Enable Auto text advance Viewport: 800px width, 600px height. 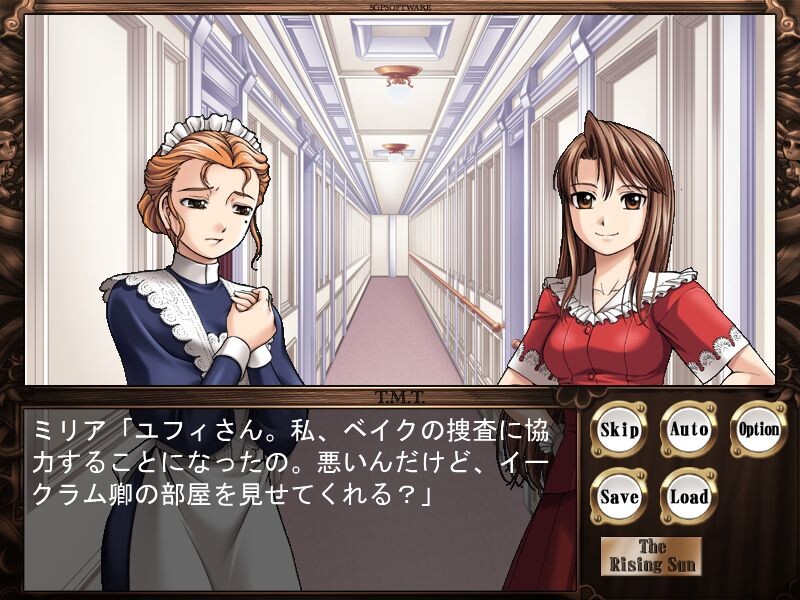click(689, 431)
